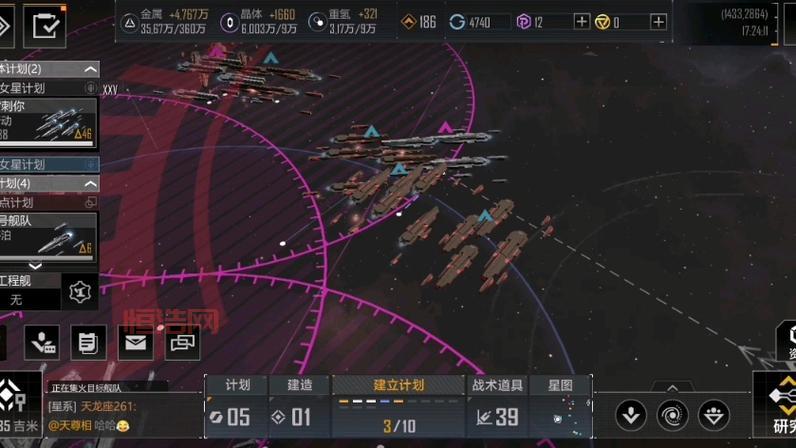
Task: Open the document notes icon
Action: (x=88, y=343)
